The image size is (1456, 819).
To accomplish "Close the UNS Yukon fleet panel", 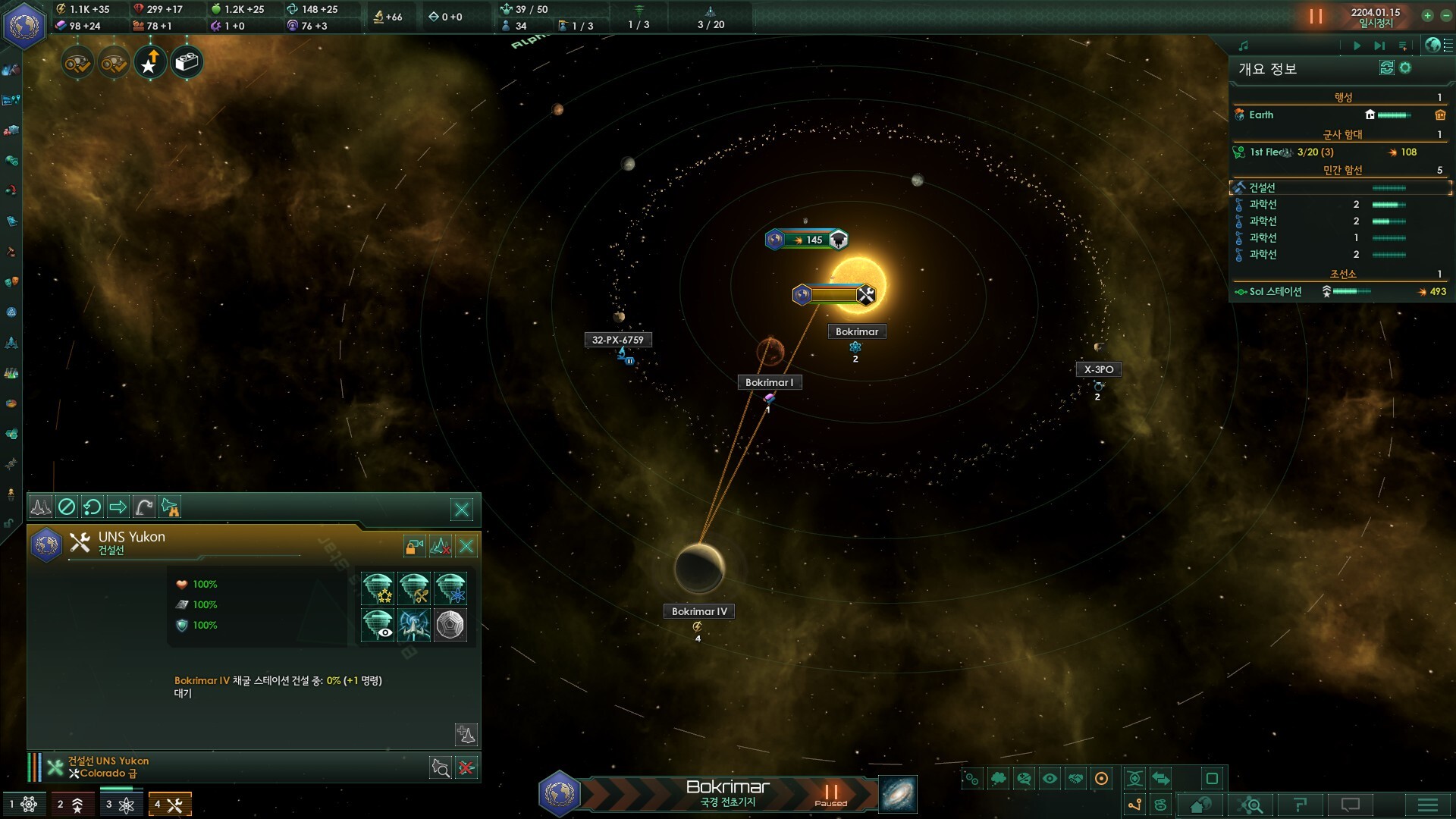I will [x=461, y=509].
